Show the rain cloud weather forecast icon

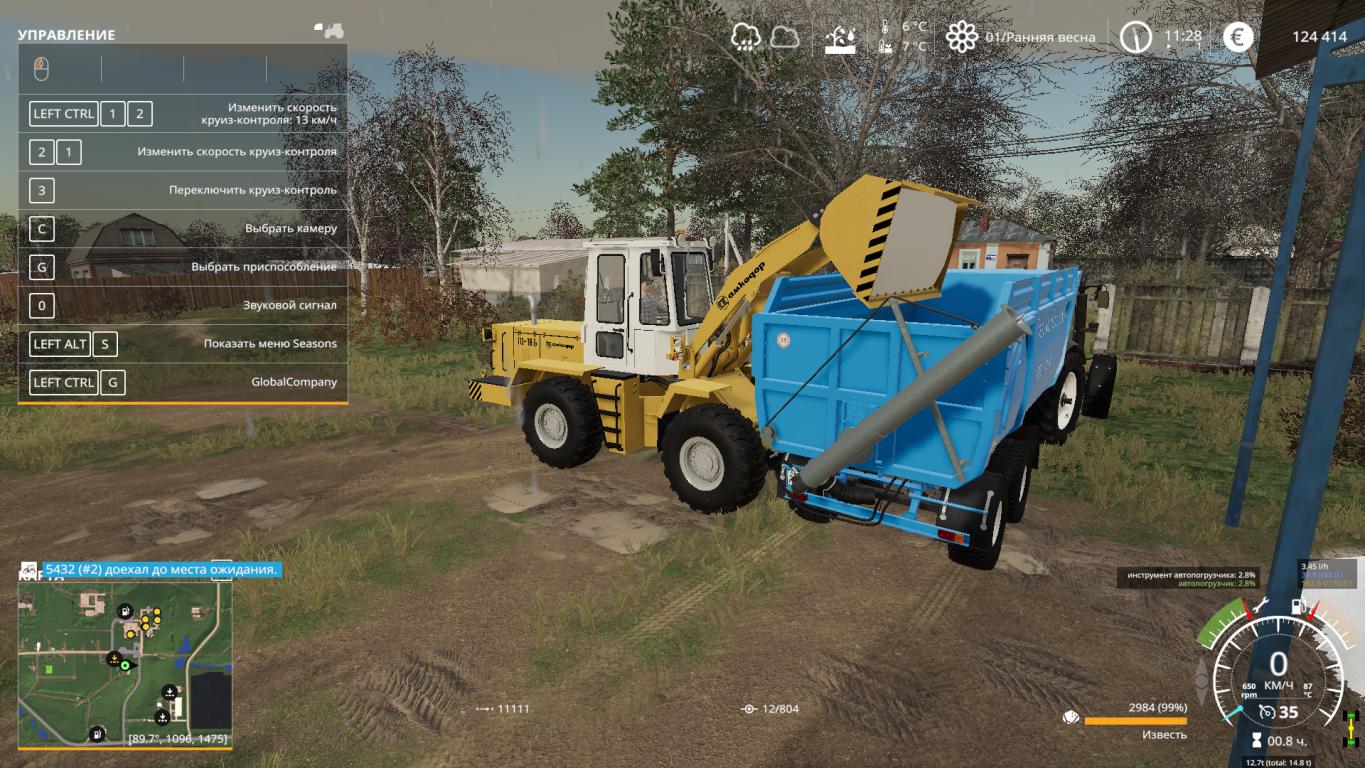point(746,37)
